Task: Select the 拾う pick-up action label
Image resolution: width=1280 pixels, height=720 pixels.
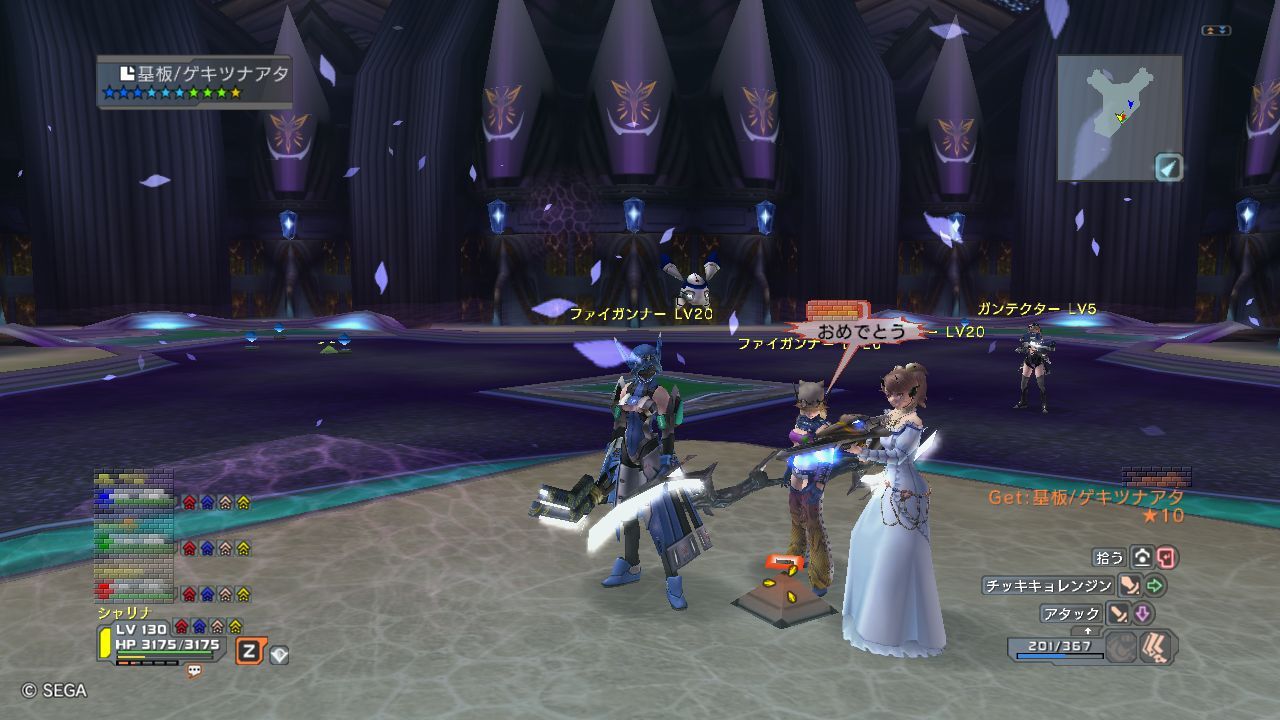Action: (1110, 557)
